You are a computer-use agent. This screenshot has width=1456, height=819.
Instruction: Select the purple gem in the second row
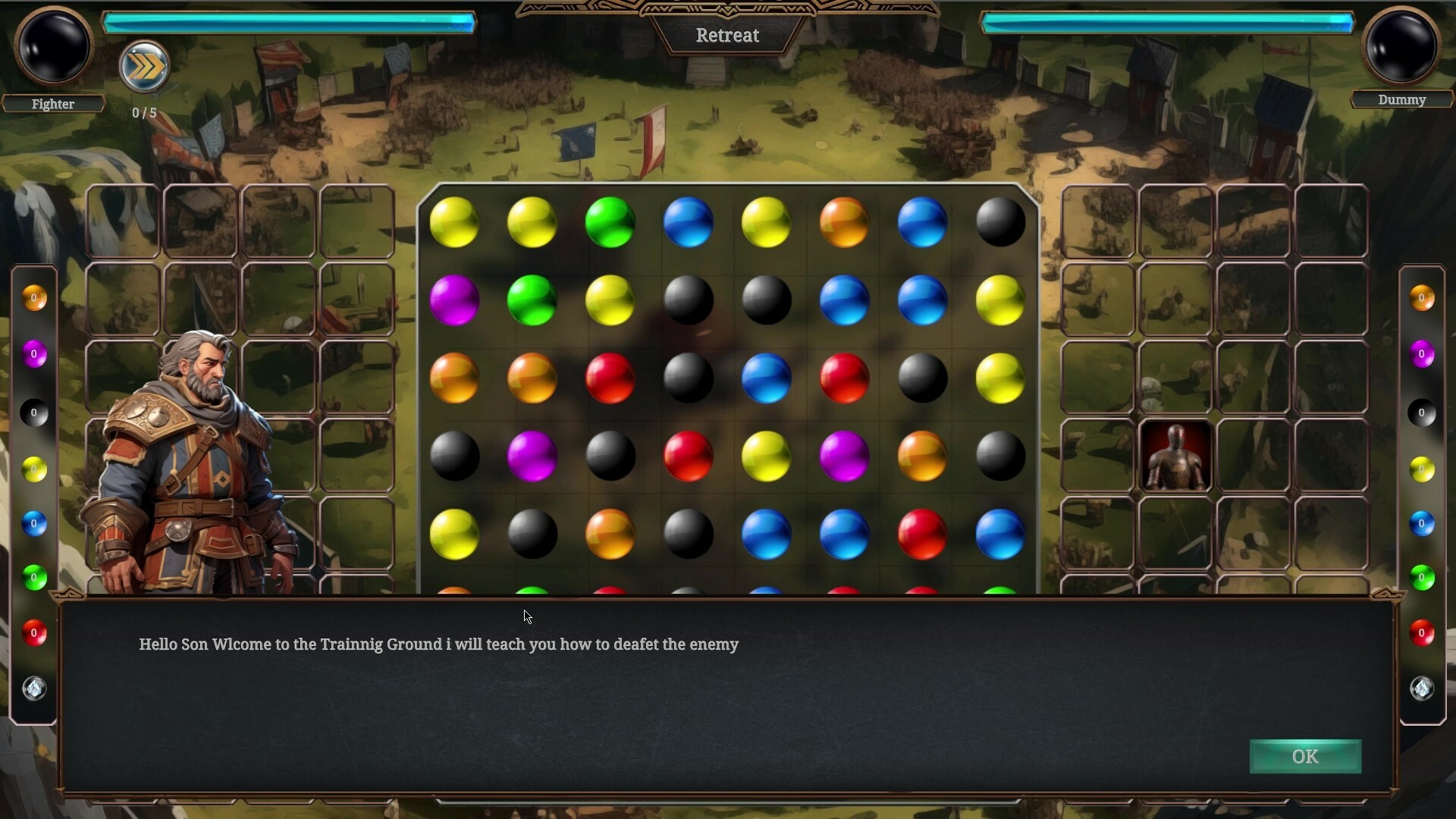click(455, 300)
